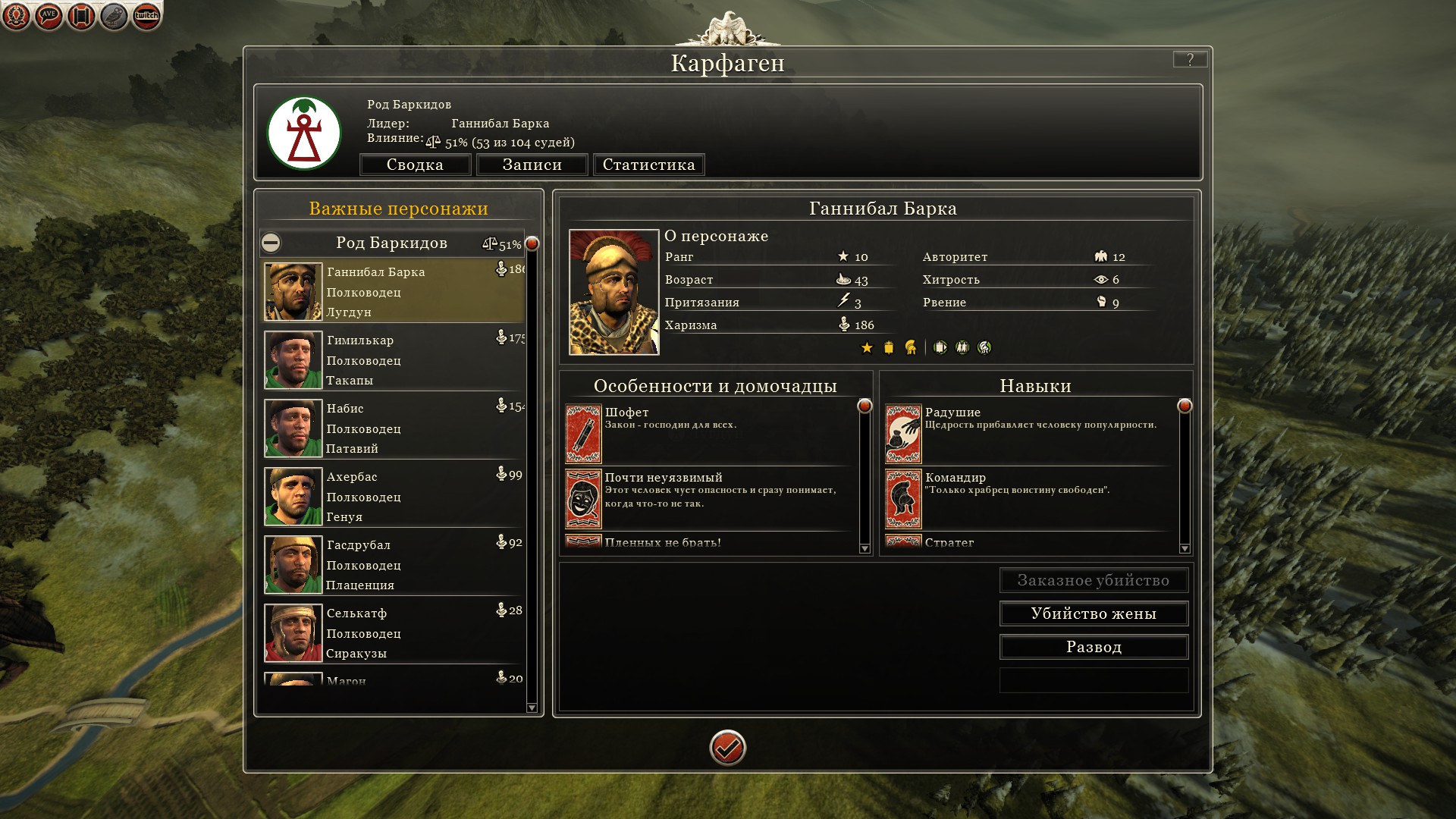Click the Убийство жены button
Image resolution: width=1456 pixels, height=819 pixels.
tap(1094, 613)
